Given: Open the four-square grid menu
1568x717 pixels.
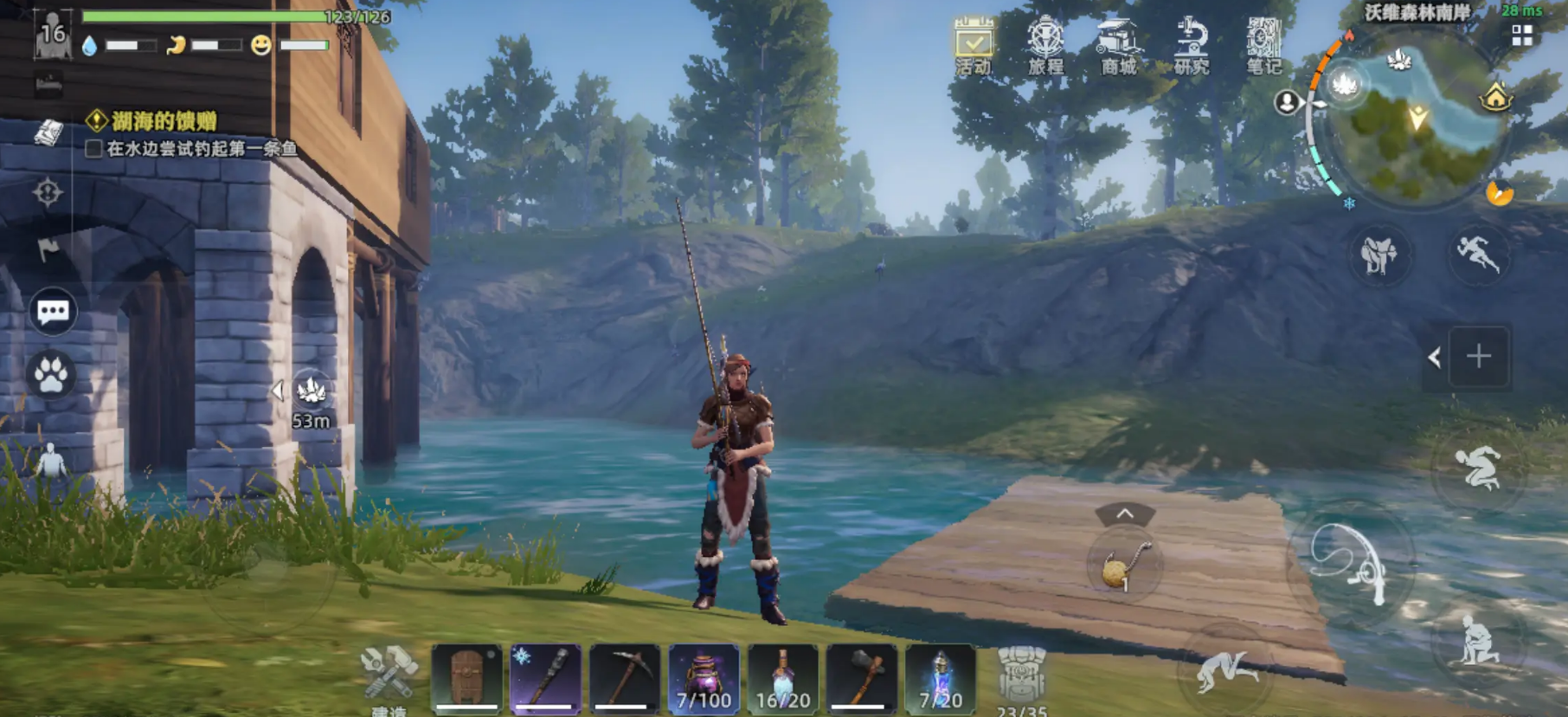Looking at the screenshot, I should pos(1522,36).
